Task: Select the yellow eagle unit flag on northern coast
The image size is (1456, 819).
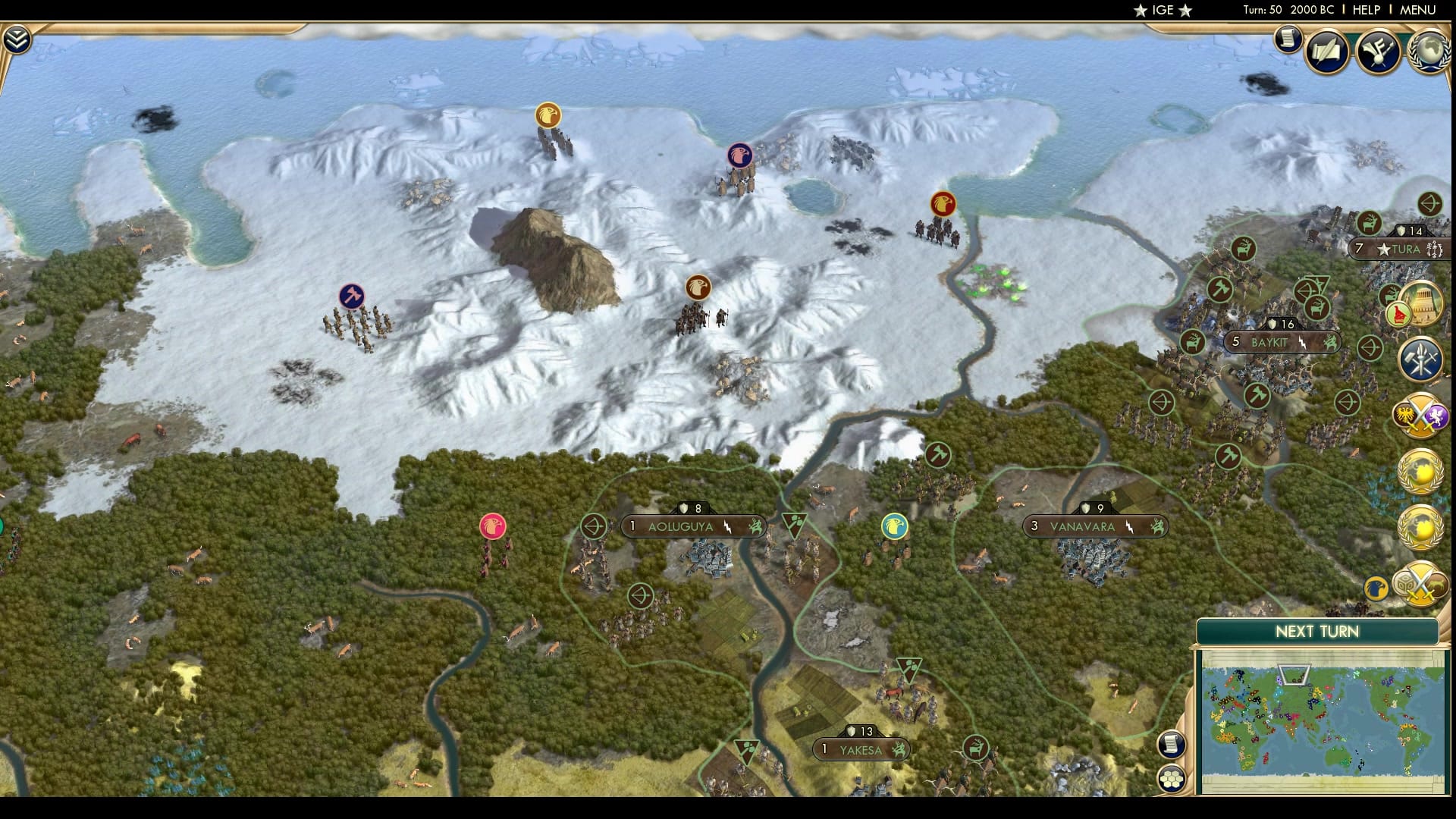Action: pyautogui.click(x=549, y=115)
